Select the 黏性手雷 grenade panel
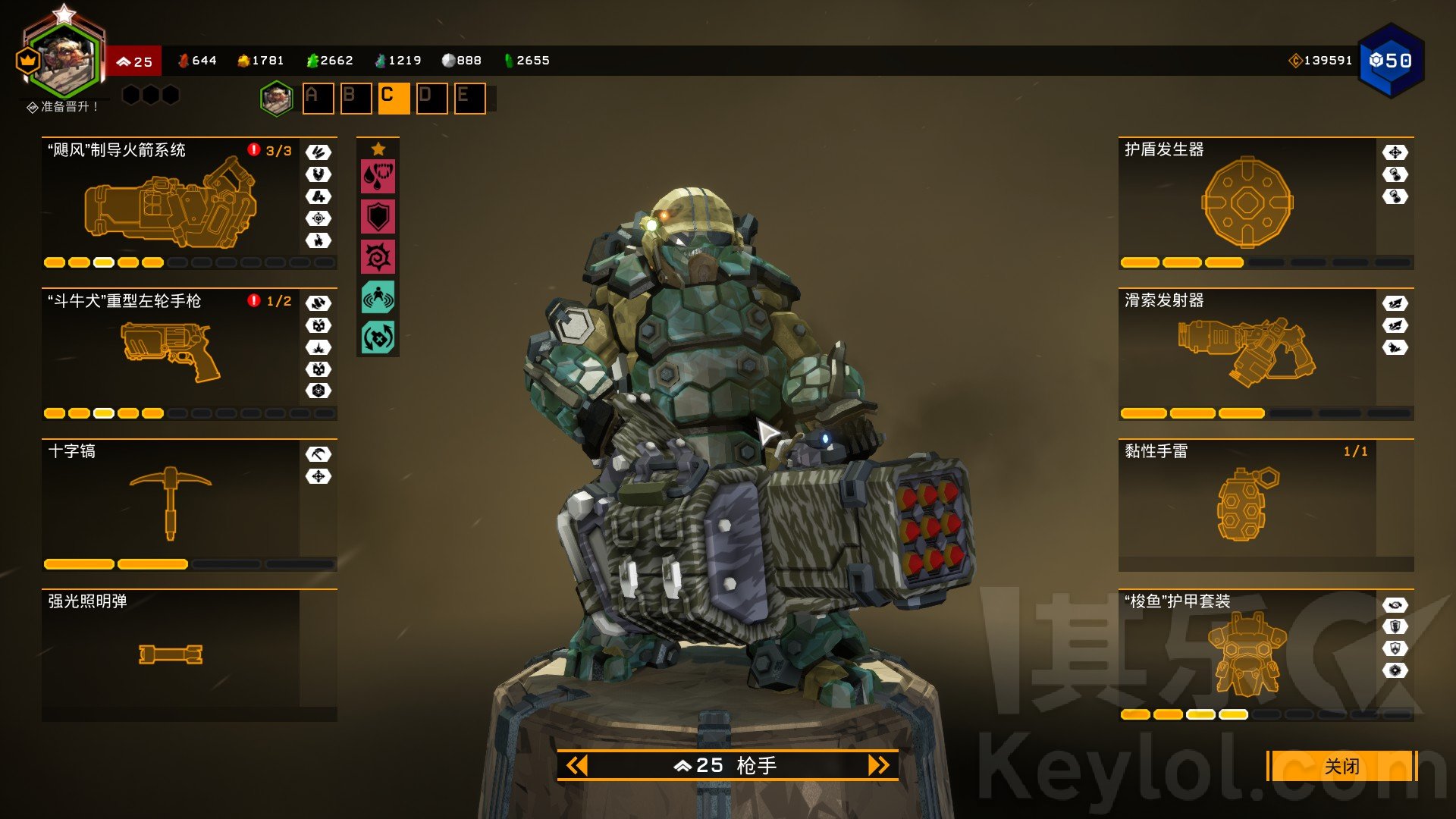1456x819 pixels. tap(1247, 504)
